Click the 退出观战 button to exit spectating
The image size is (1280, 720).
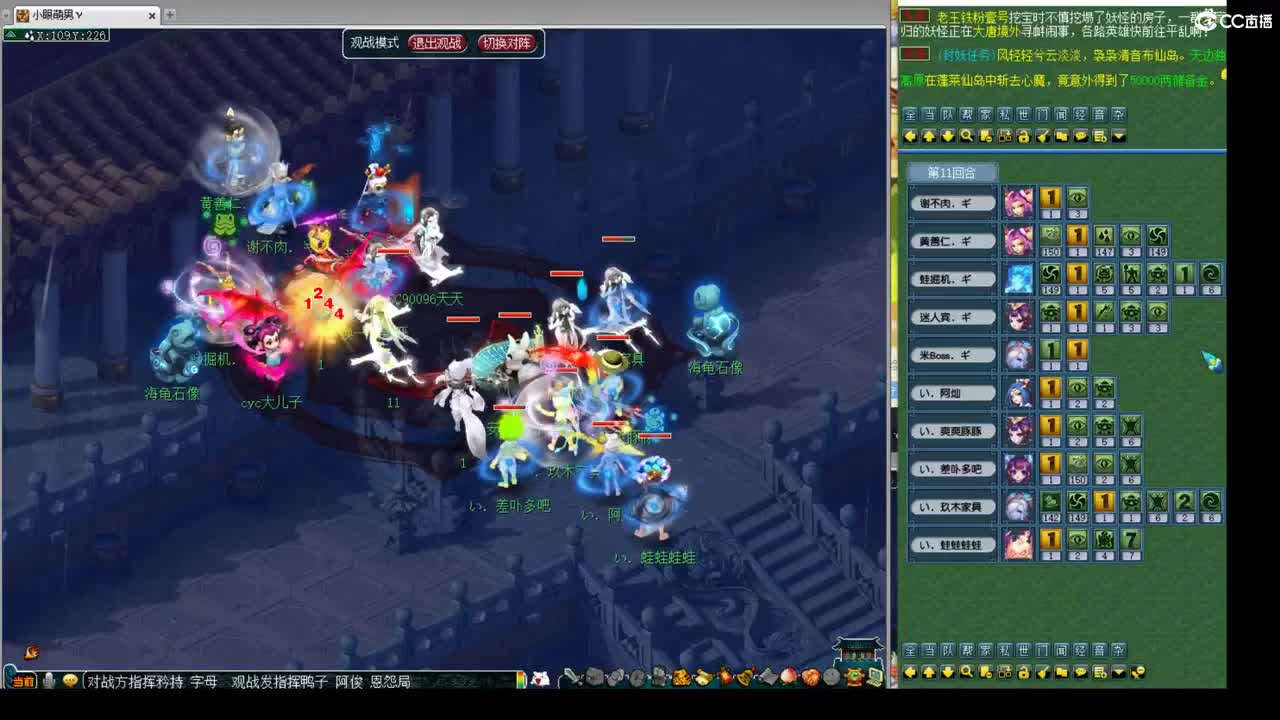coord(436,43)
